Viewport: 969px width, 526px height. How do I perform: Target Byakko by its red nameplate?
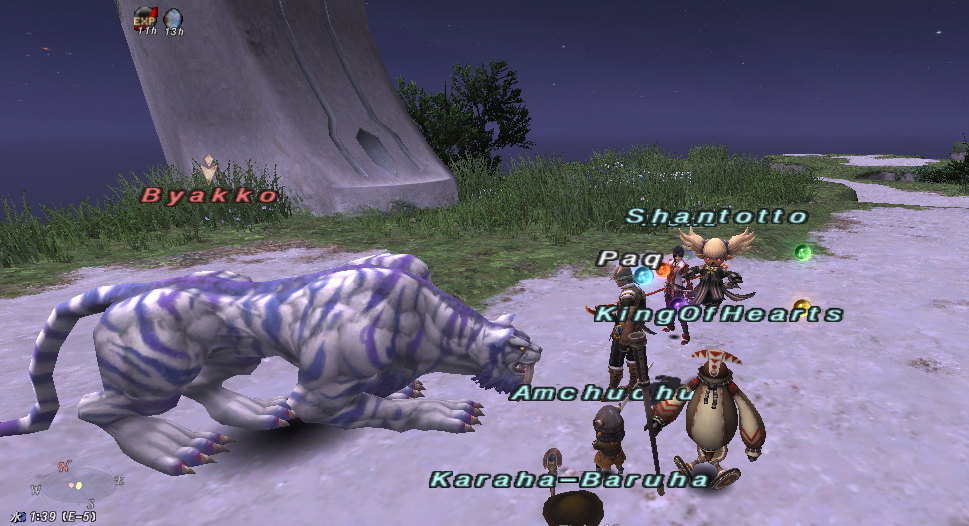(210, 196)
